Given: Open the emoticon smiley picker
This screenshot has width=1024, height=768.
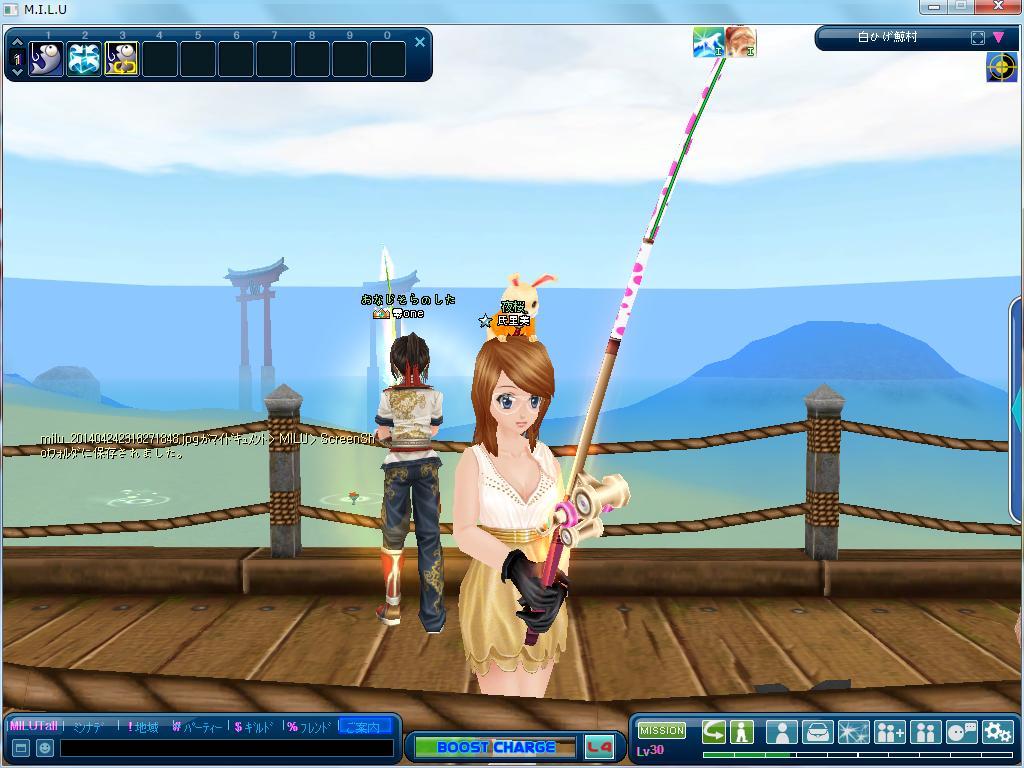Looking at the screenshot, I should [44, 748].
